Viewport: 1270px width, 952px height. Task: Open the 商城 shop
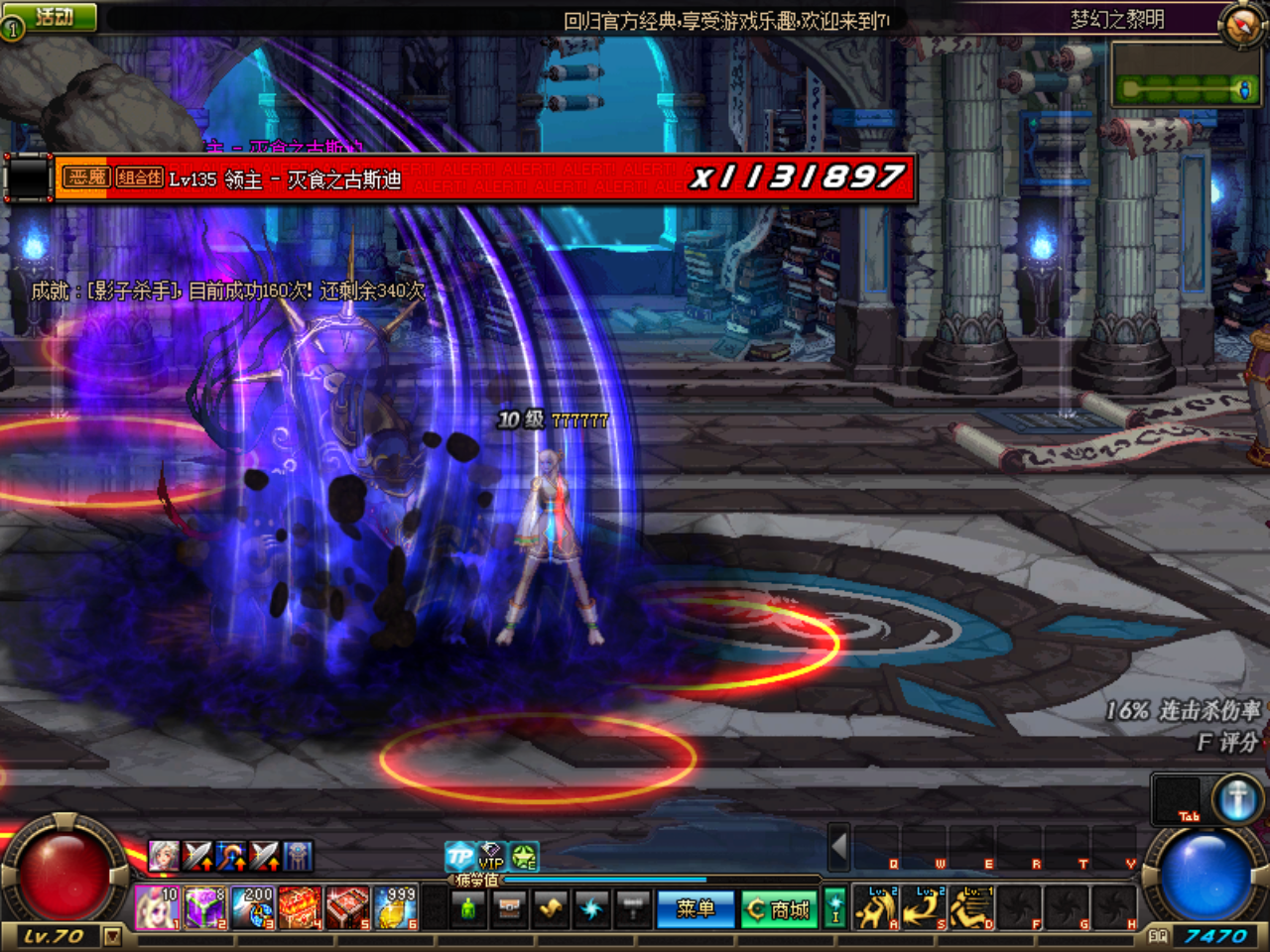tap(779, 909)
